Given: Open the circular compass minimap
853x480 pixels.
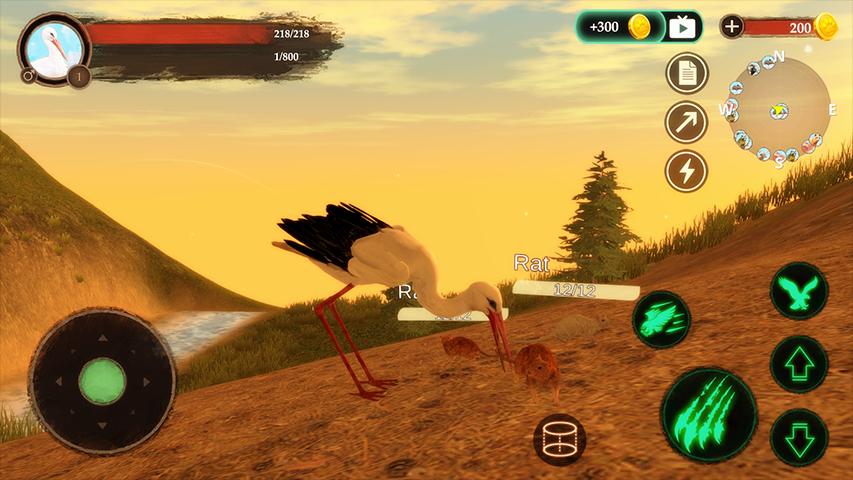Looking at the screenshot, I should 775,108.
